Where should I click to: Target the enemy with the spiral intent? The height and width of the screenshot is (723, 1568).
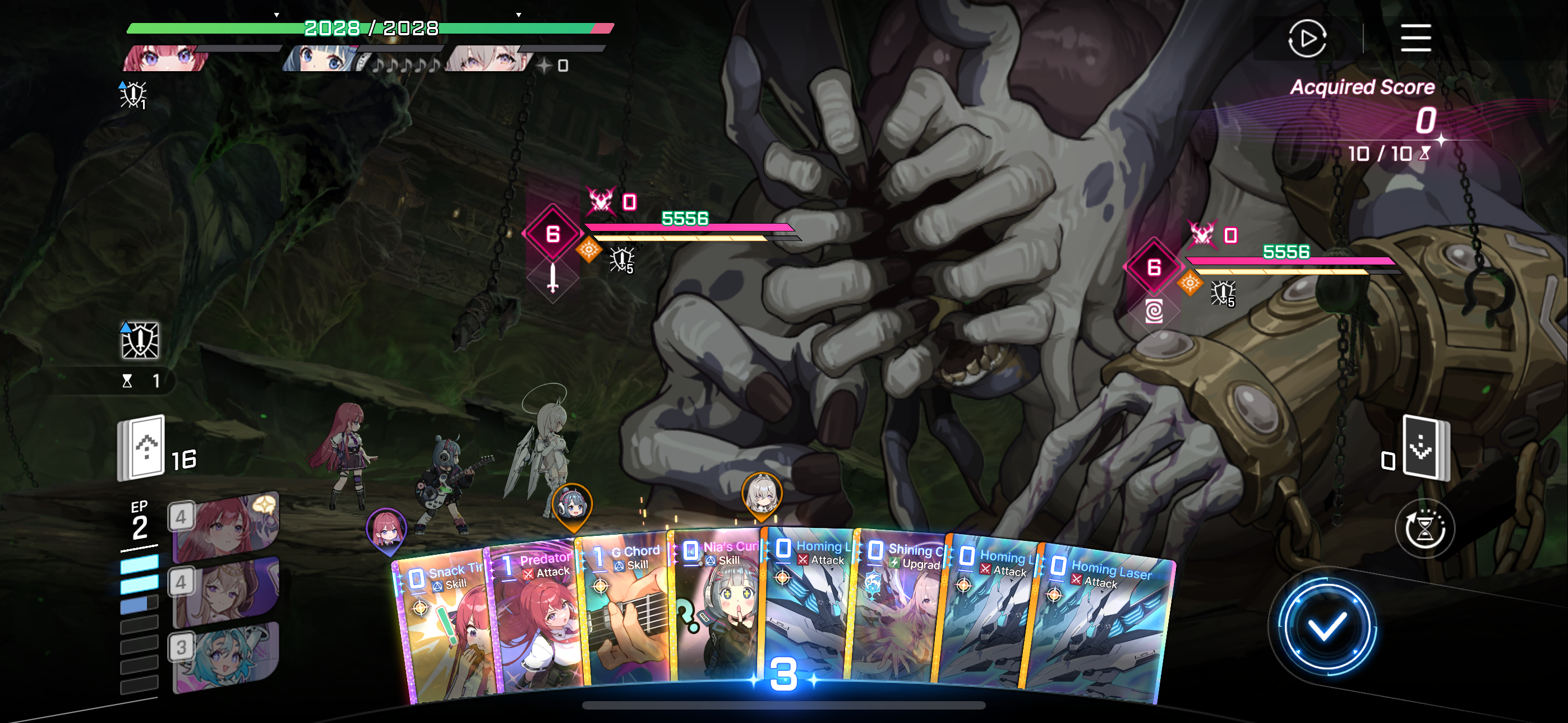click(1154, 268)
